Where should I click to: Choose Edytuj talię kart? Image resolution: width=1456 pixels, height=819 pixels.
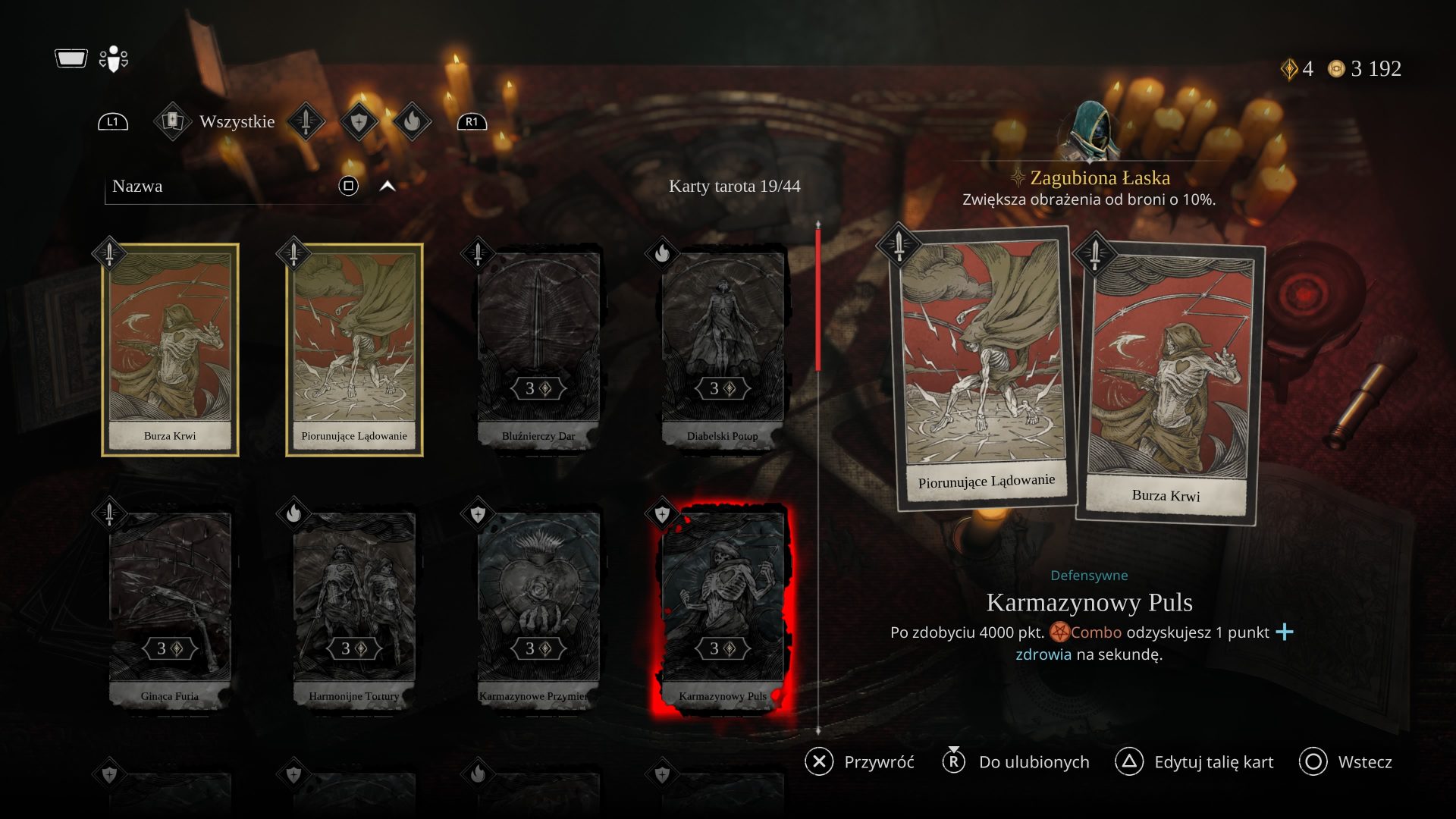[x=1194, y=762]
